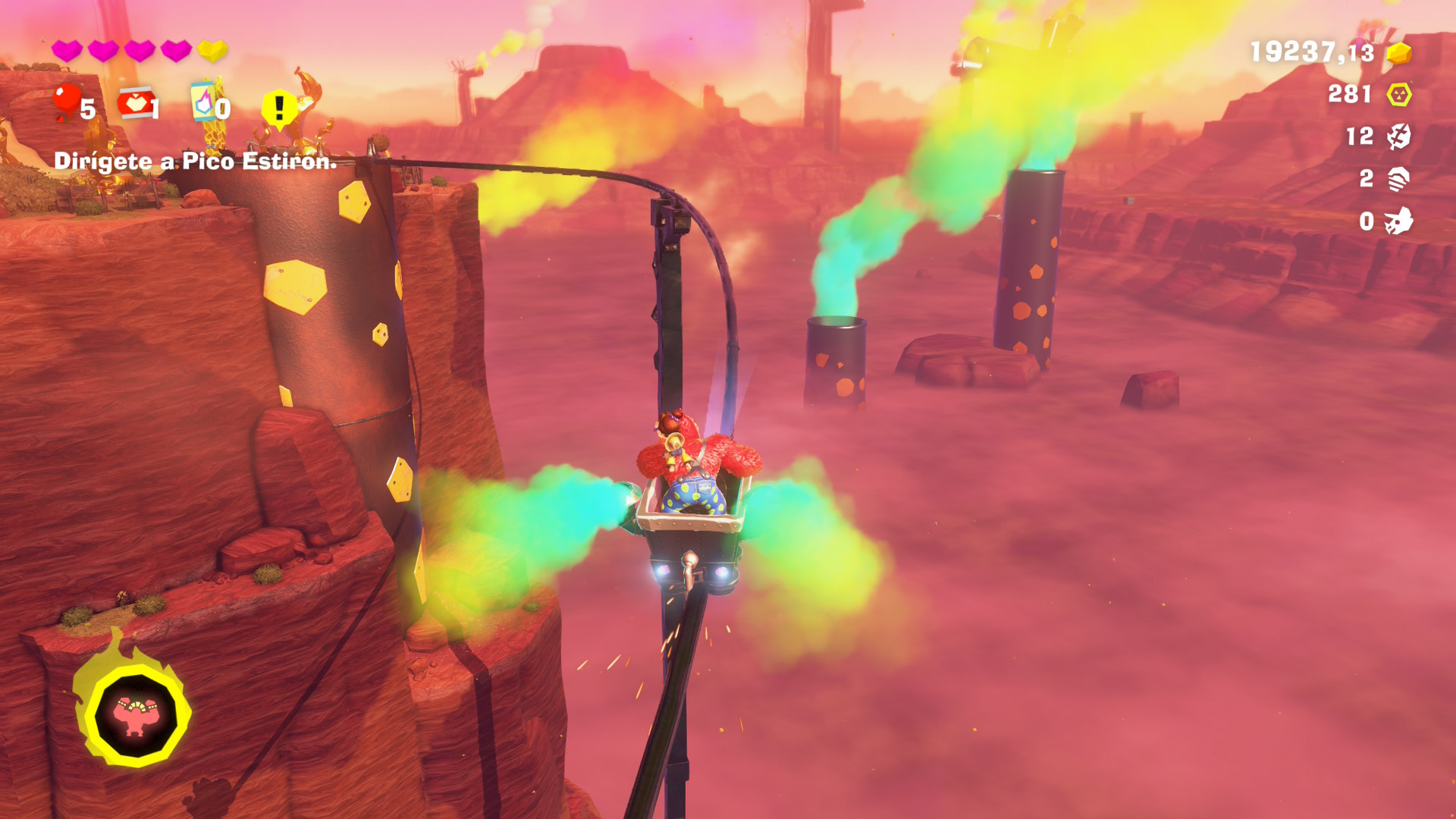Open the yellow exclamation alert icon
Screen dimensions: 1456x819
coord(279,108)
